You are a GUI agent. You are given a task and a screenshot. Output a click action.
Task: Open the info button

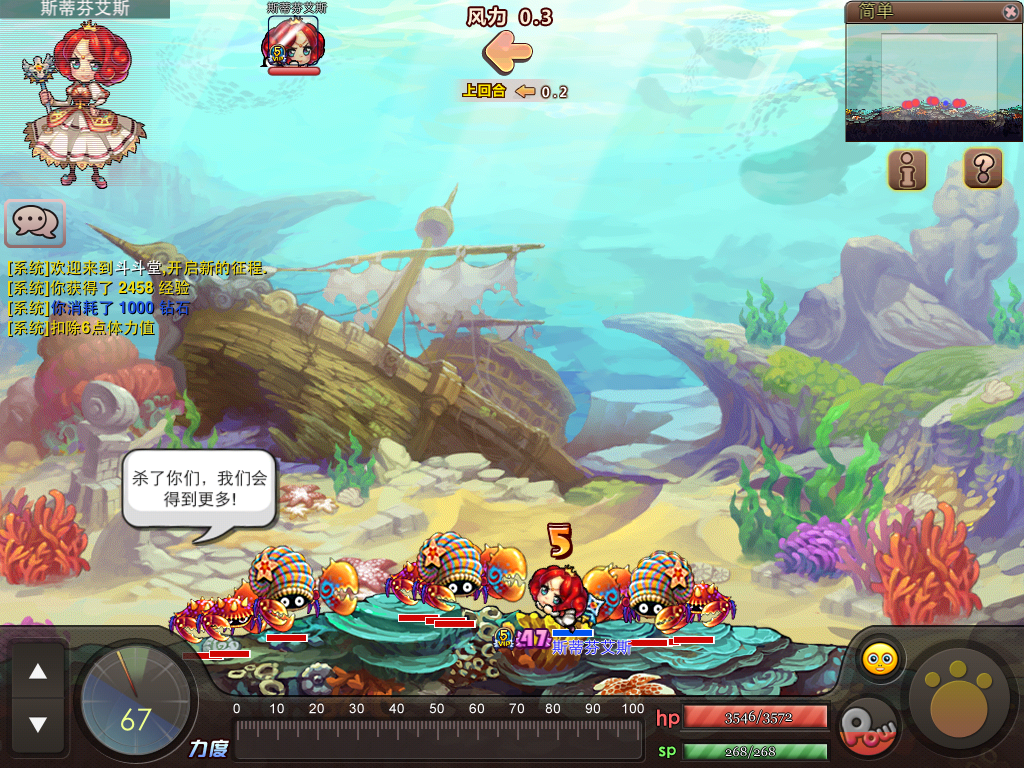coord(907,170)
